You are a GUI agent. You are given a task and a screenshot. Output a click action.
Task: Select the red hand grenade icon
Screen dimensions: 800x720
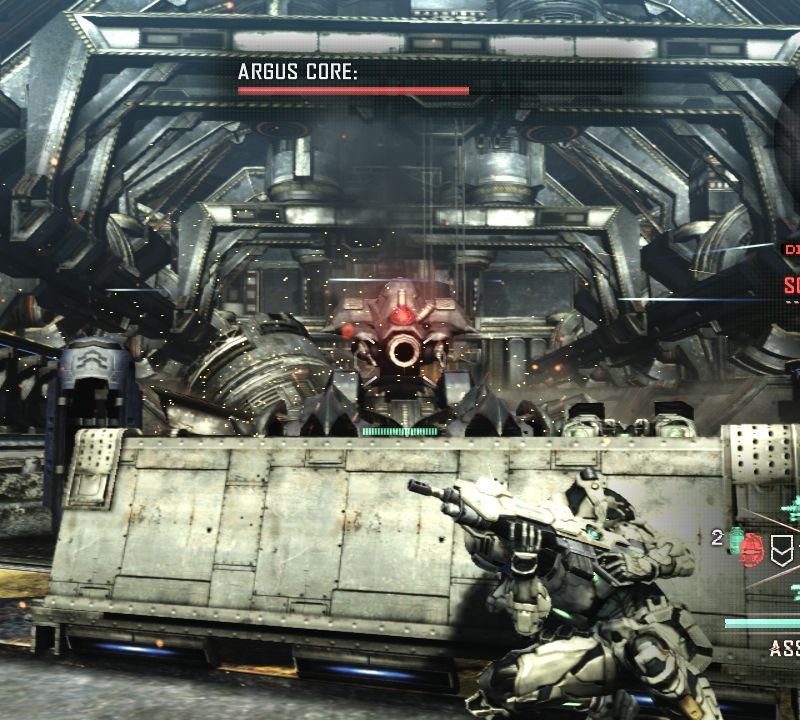point(753,548)
